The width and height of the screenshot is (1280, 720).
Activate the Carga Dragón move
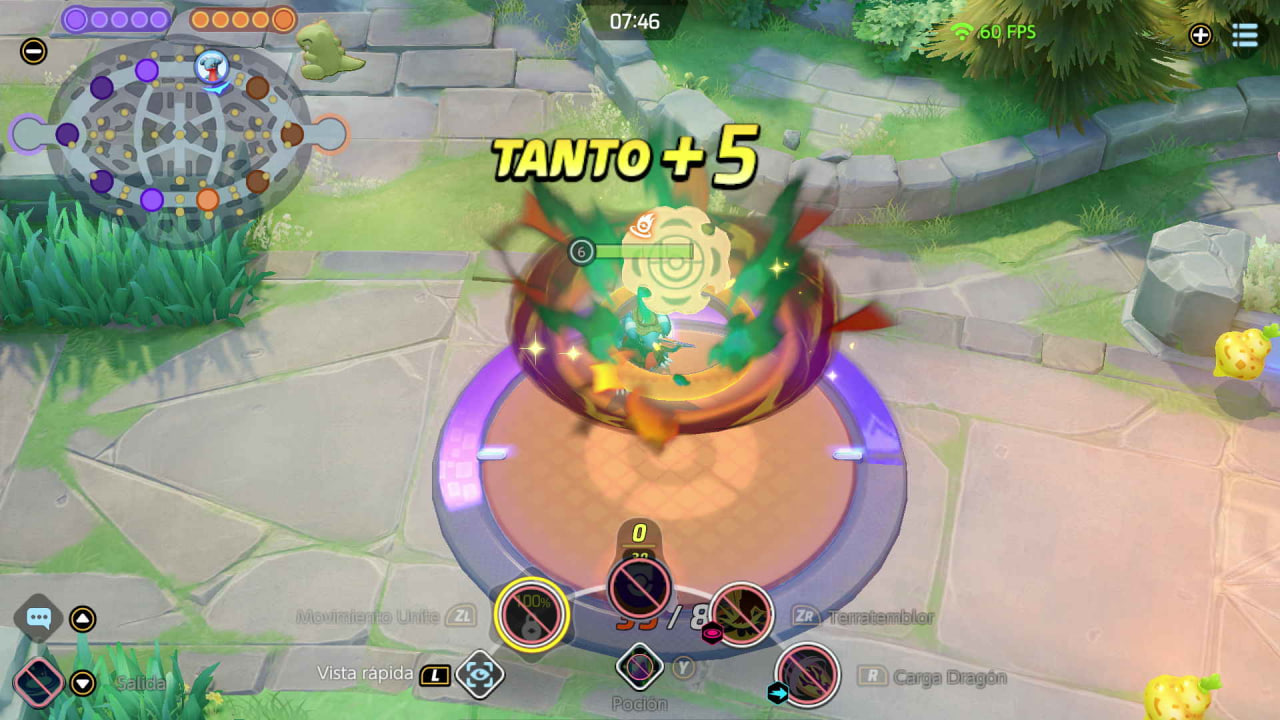806,675
